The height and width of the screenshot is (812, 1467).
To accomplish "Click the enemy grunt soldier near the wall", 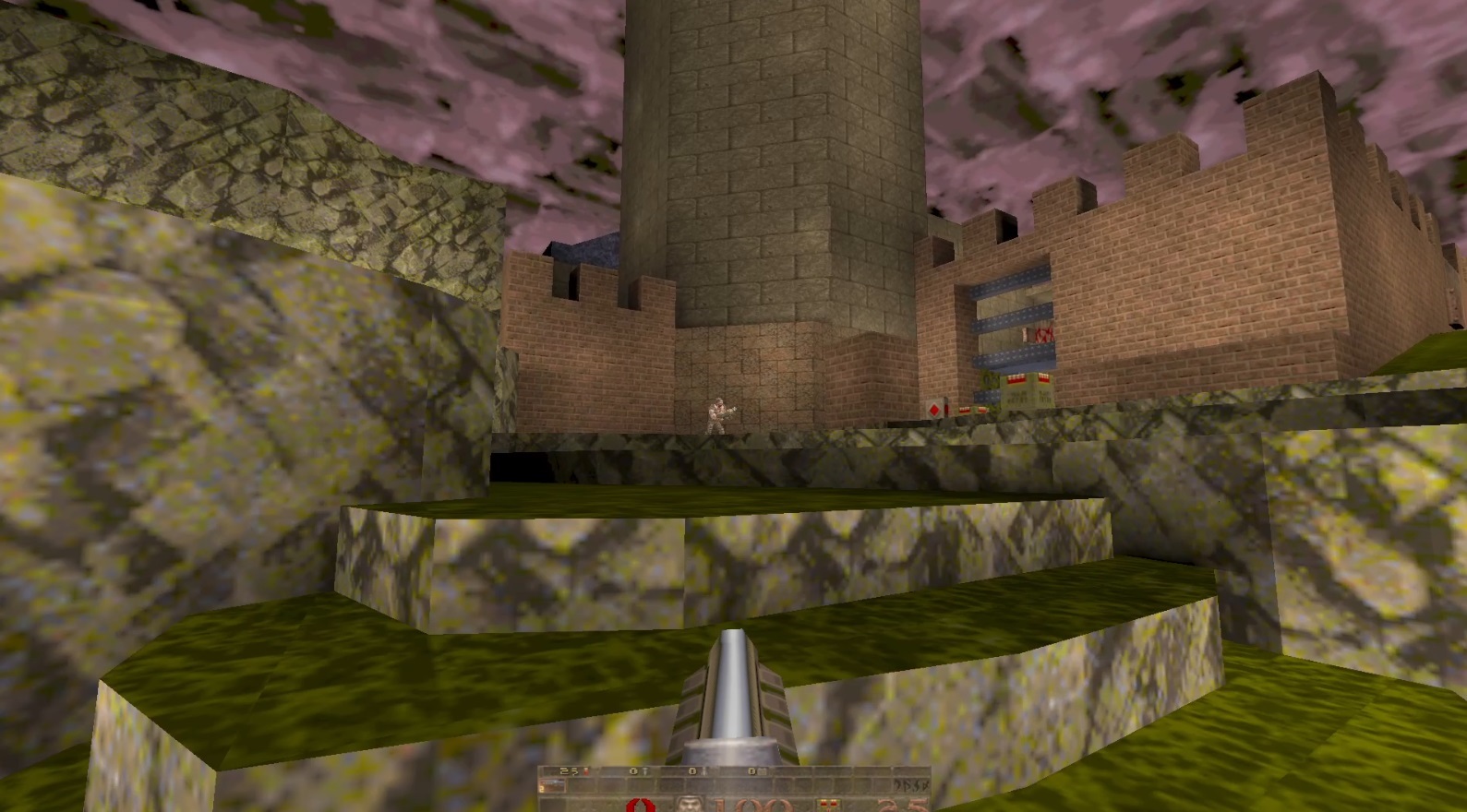I will 719,415.
